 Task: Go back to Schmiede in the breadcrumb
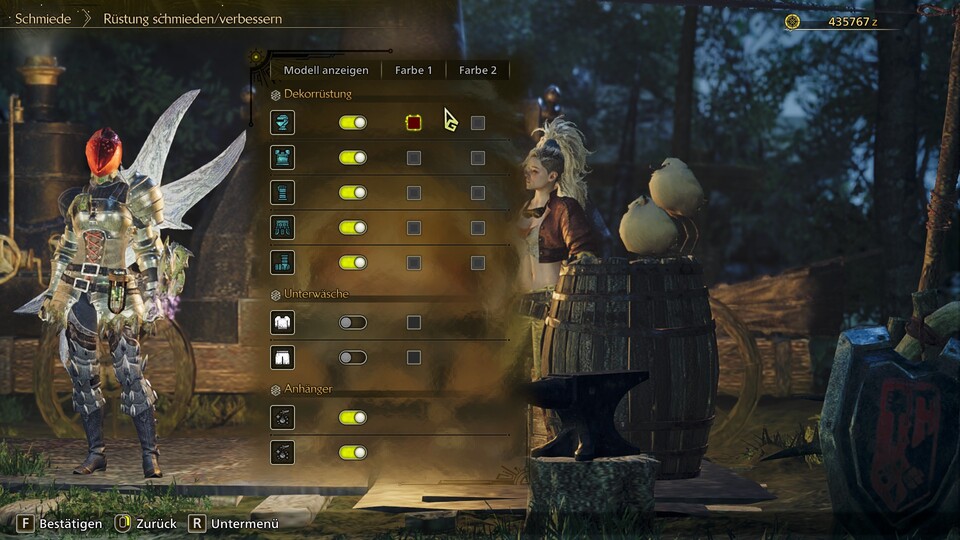(x=43, y=18)
